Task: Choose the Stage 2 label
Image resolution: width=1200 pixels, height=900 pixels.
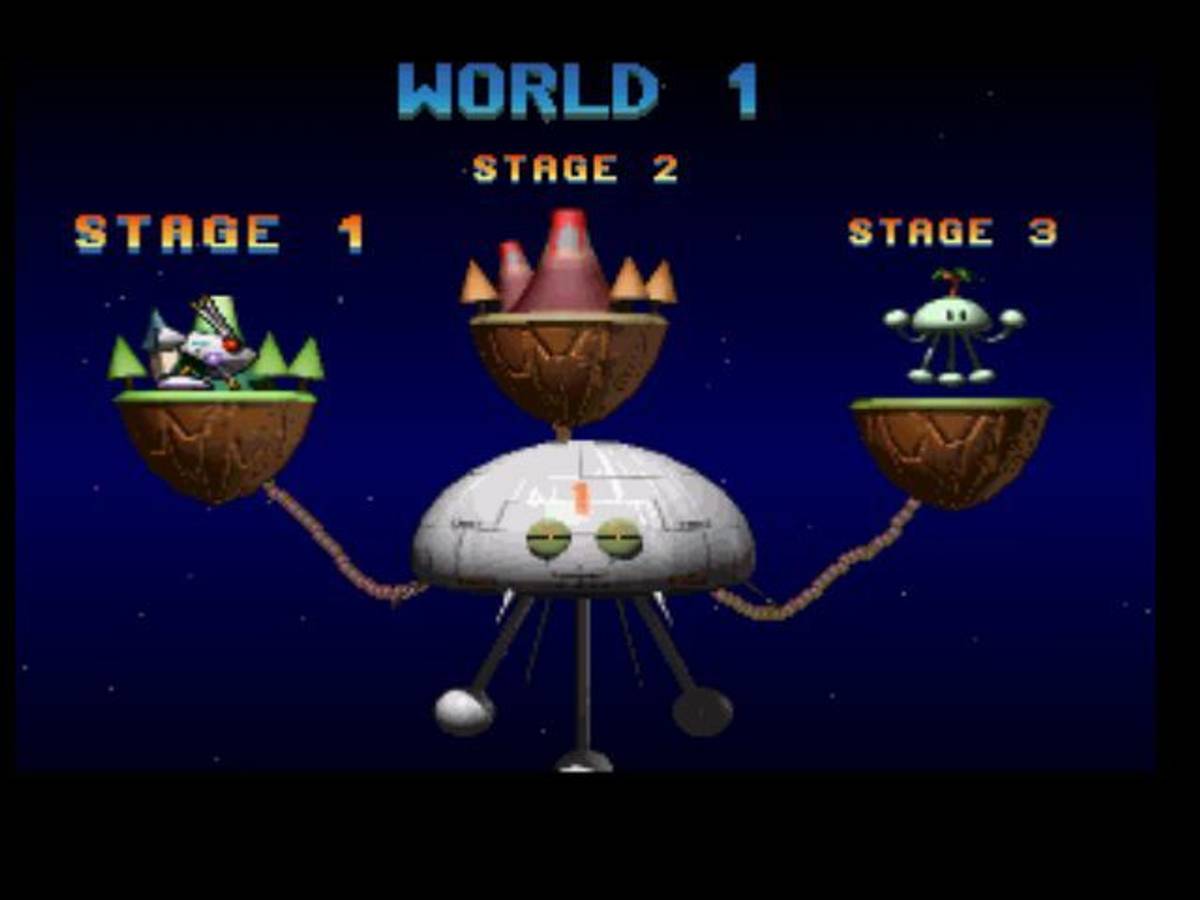Action: point(575,168)
